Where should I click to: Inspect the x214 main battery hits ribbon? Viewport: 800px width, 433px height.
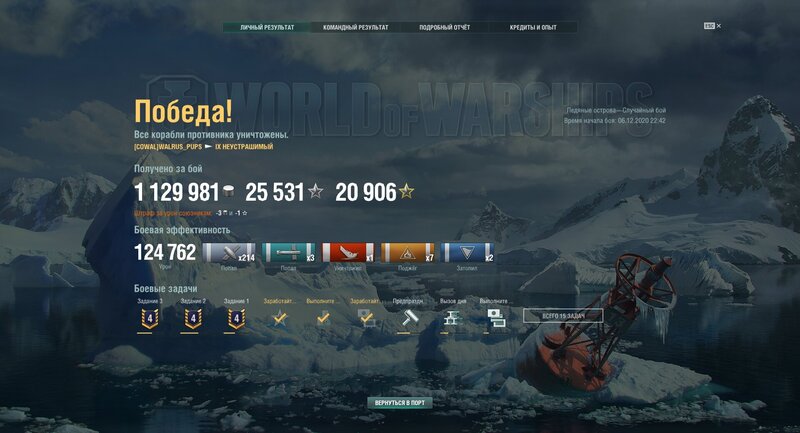click(229, 254)
